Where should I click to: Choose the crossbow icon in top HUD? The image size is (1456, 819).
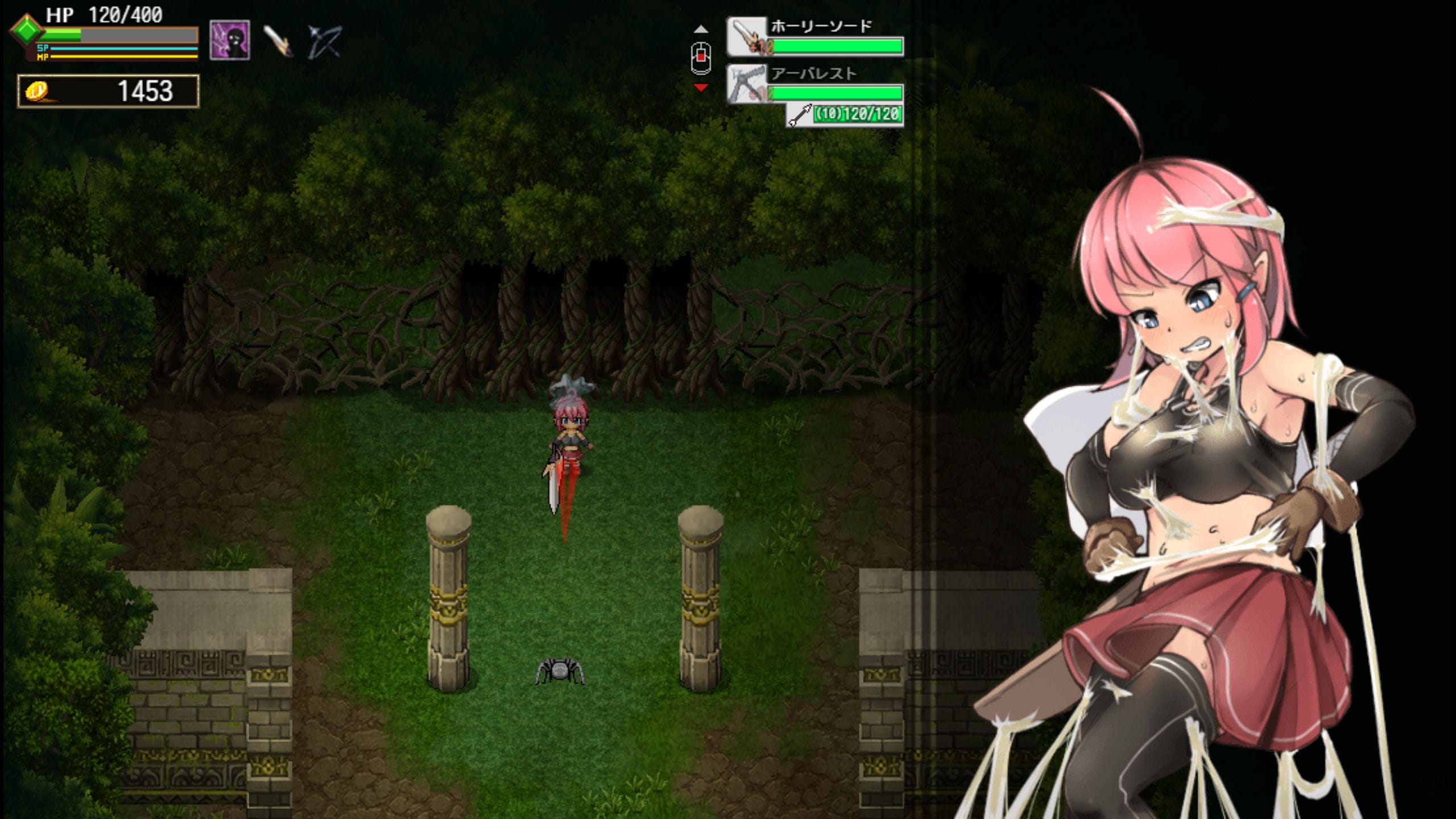point(324,41)
